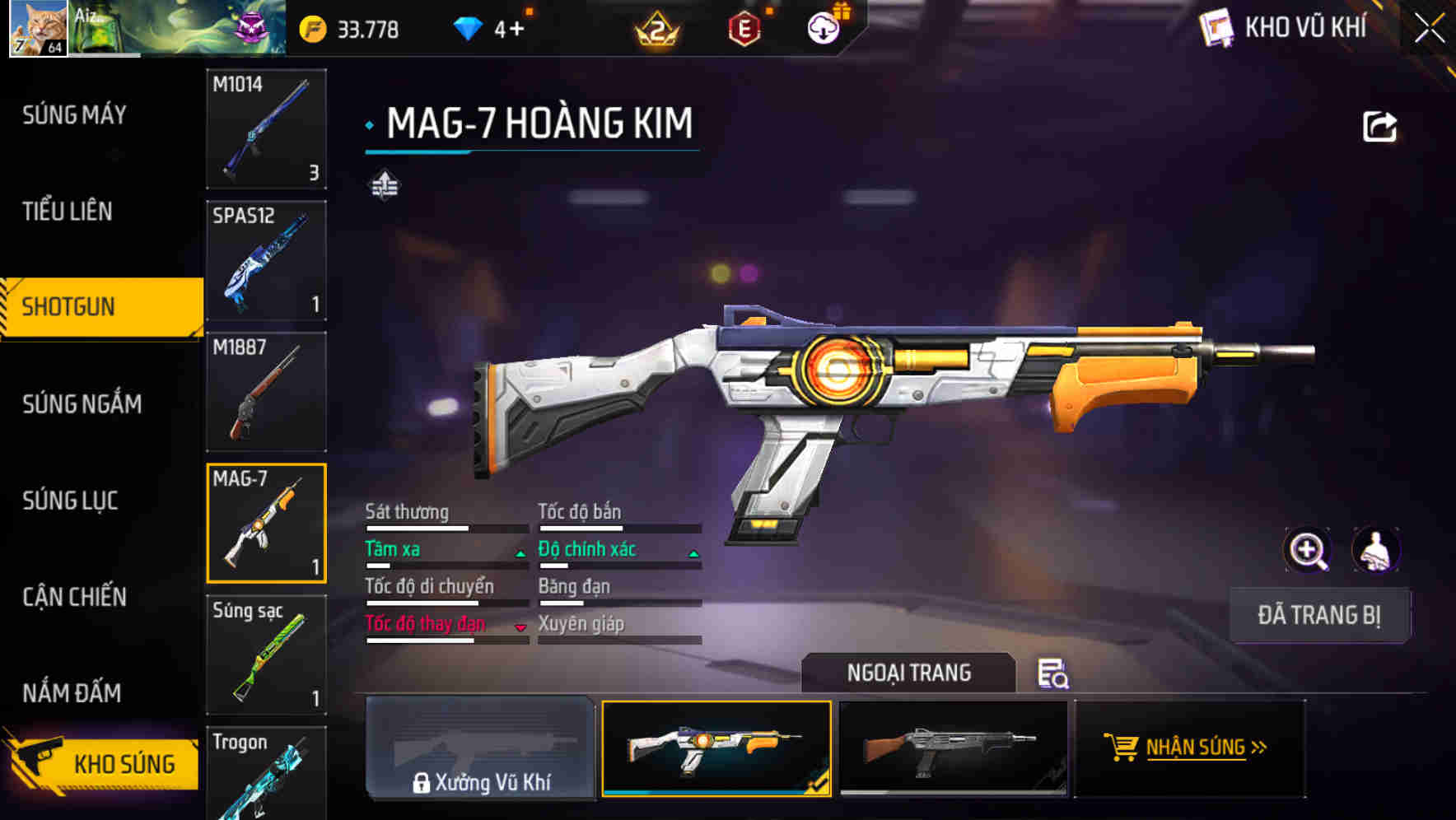
Task: Click the ĐÃ TRANG BỊ button
Action: [x=1318, y=615]
